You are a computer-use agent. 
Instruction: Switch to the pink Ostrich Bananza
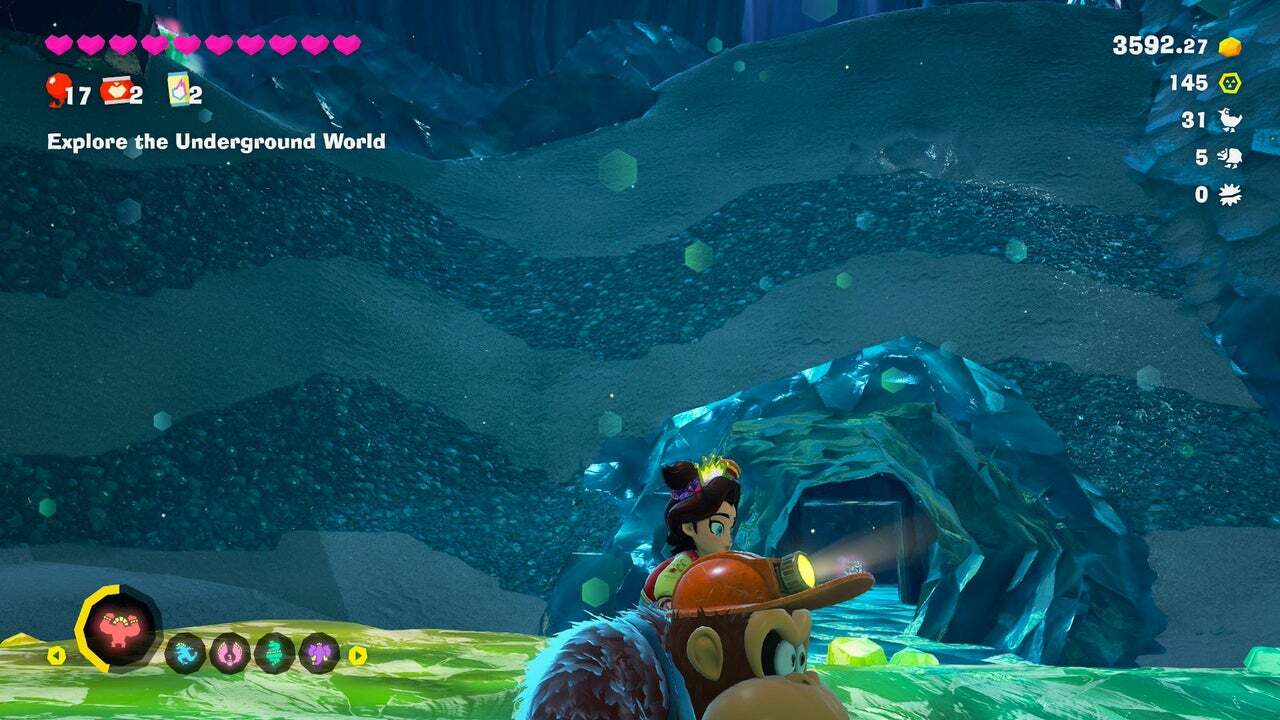(x=230, y=653)
